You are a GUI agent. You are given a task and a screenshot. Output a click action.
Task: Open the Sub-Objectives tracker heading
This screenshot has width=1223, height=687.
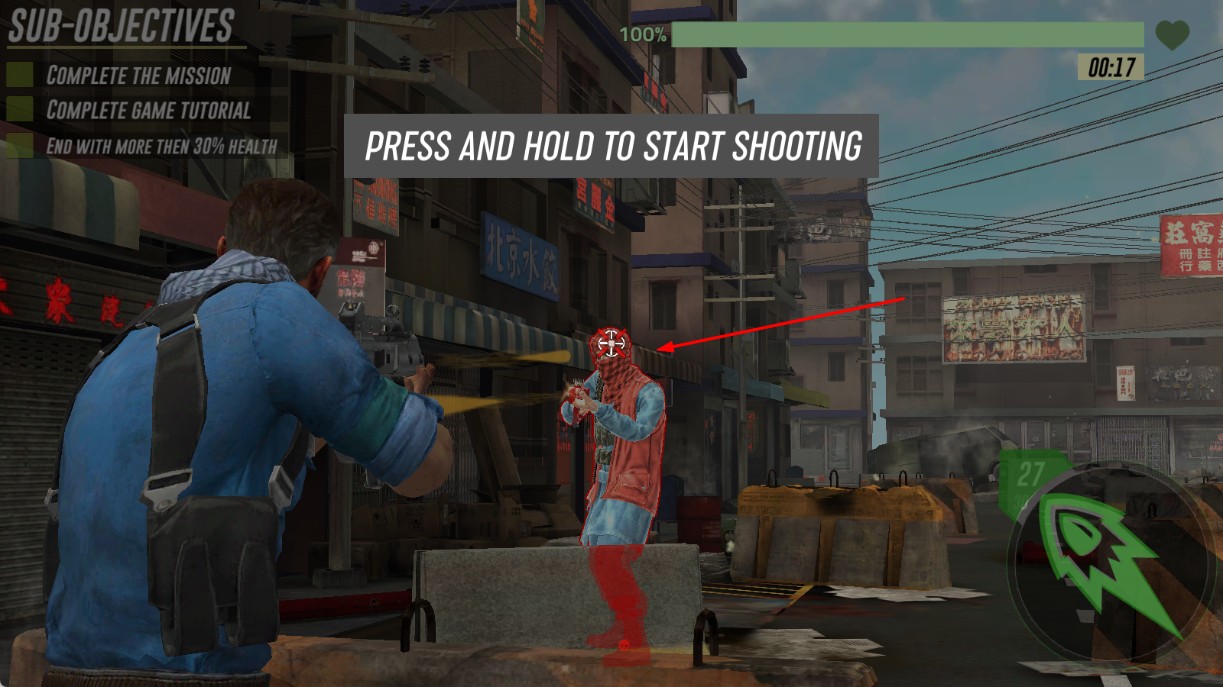[121, 27]
